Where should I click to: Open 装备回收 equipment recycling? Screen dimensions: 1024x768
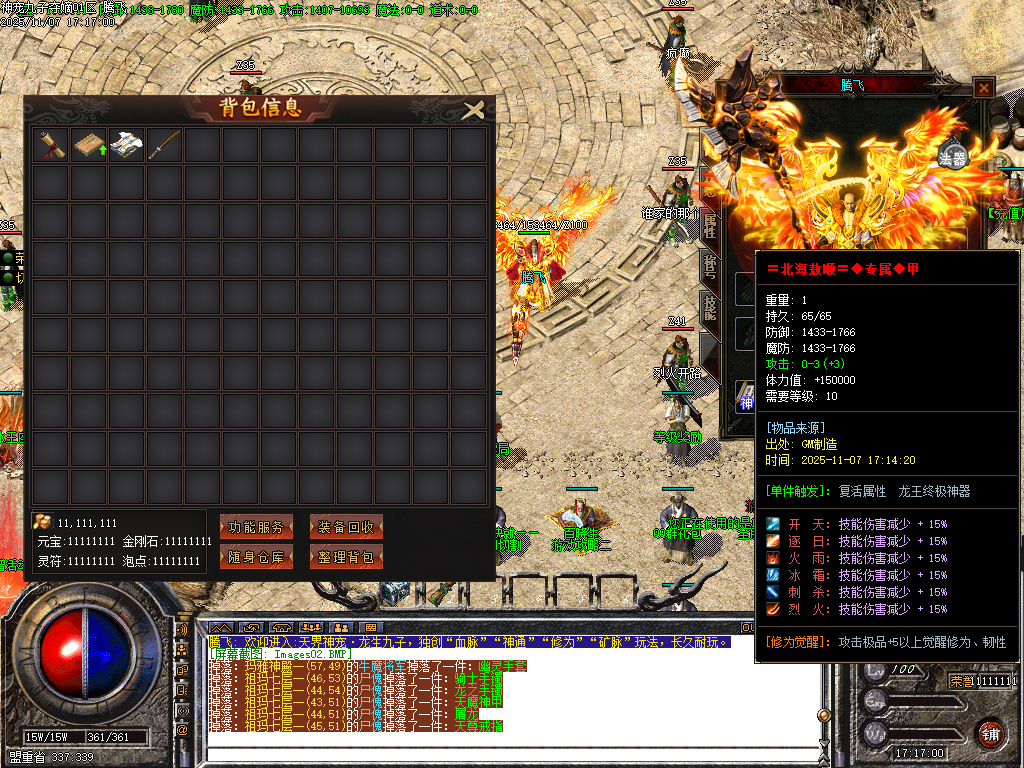(x=346, y=527)
